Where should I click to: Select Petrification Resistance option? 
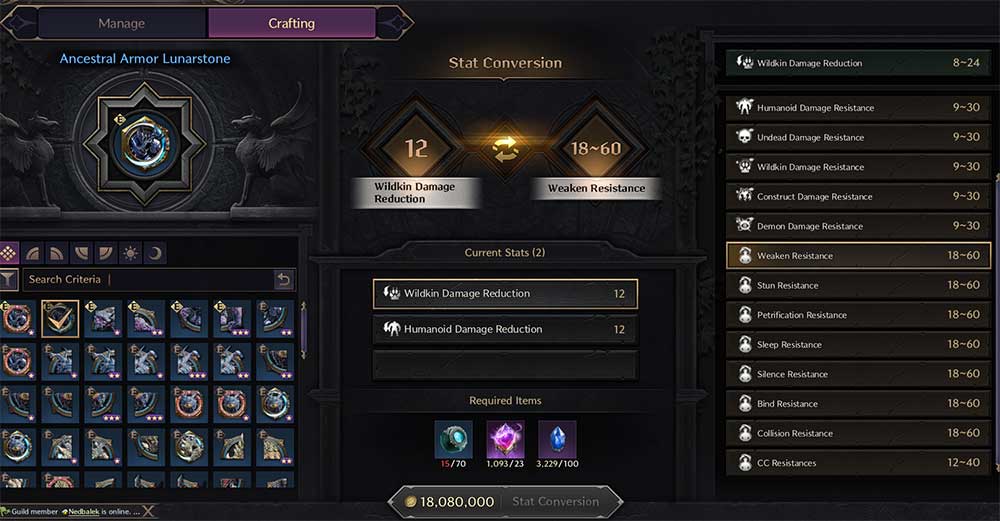[858, 315]
